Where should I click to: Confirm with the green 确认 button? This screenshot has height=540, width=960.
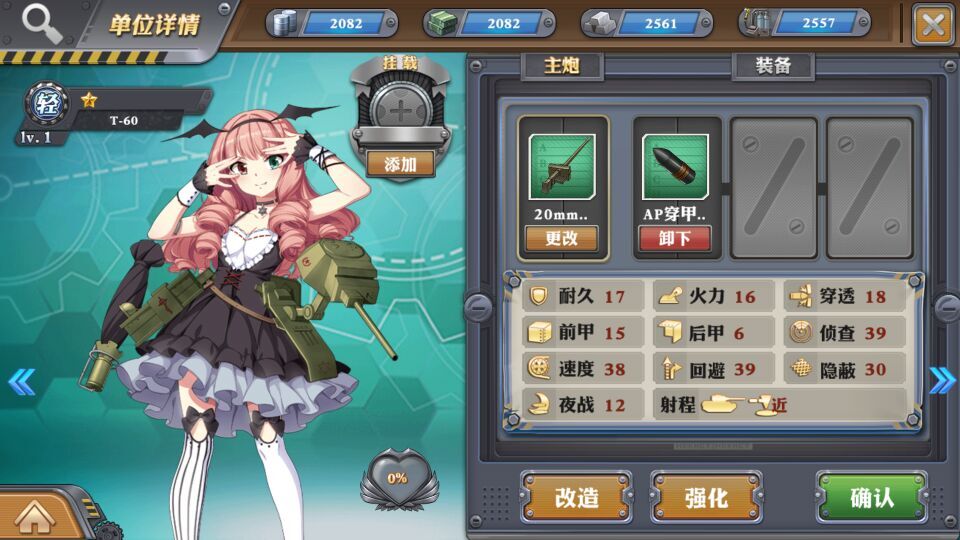click(871, 497)
